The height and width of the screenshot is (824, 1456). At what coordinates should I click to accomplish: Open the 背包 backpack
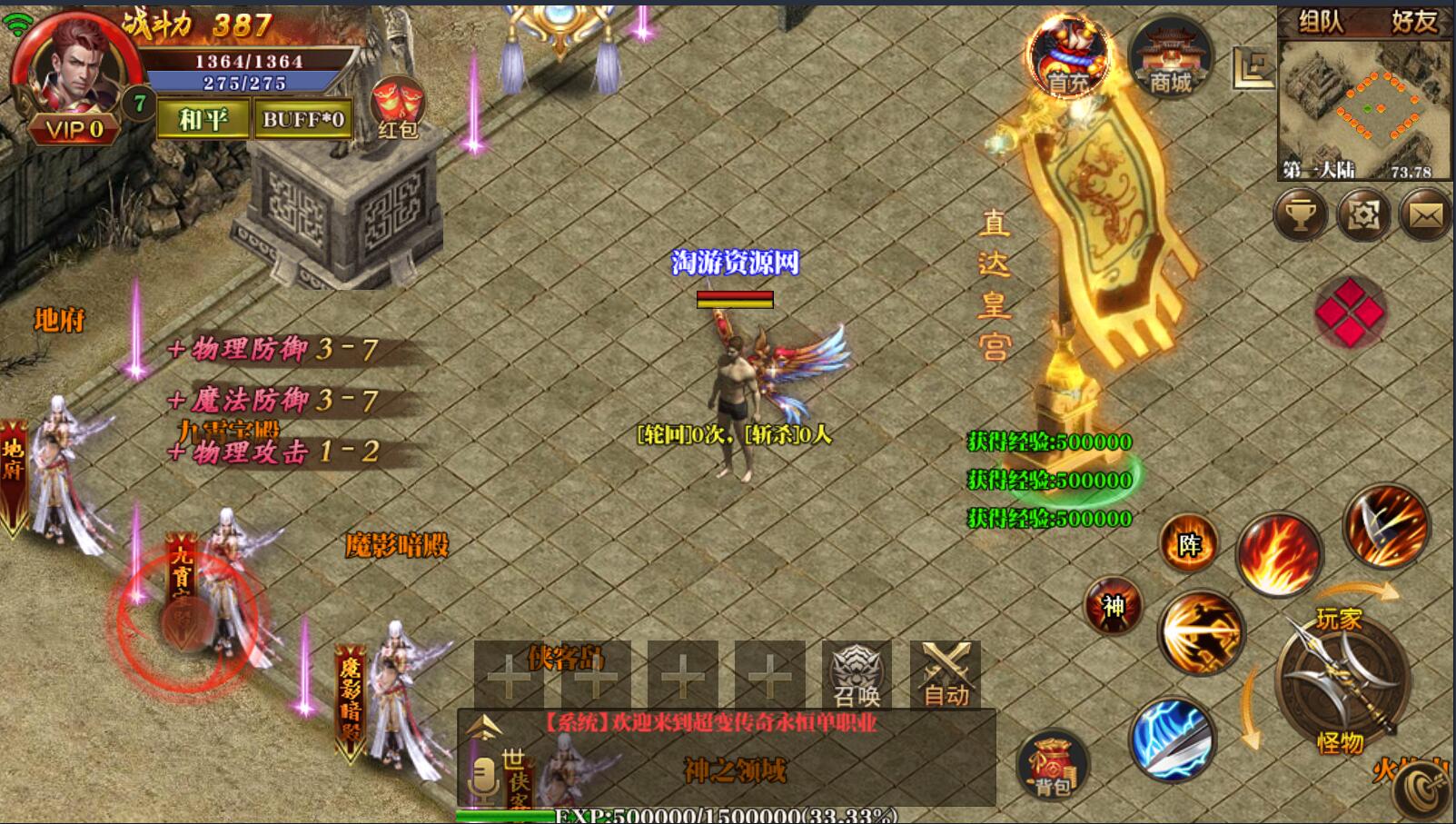1053,765
